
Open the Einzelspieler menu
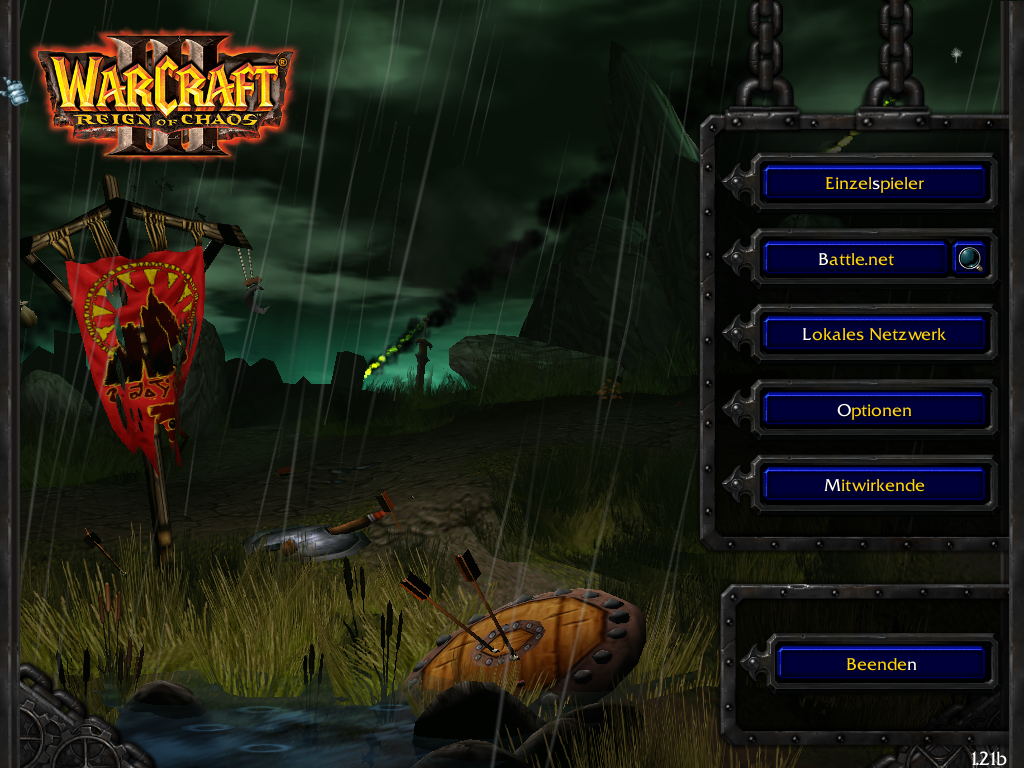[874, 184]
